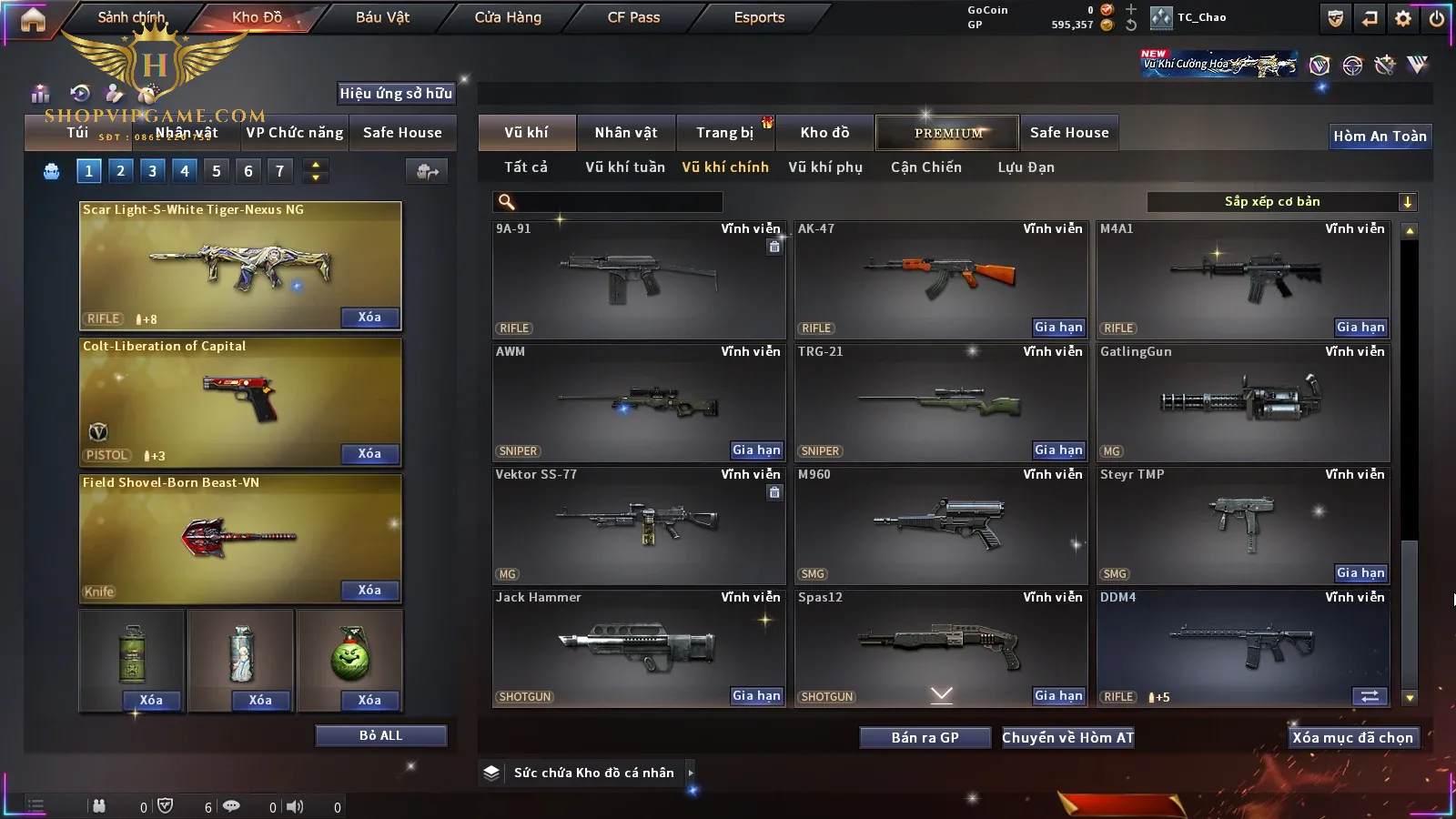Screen dimensions: 1456x819
Task: Switch to the Nhân vật inventory tab
Action: 626,133
